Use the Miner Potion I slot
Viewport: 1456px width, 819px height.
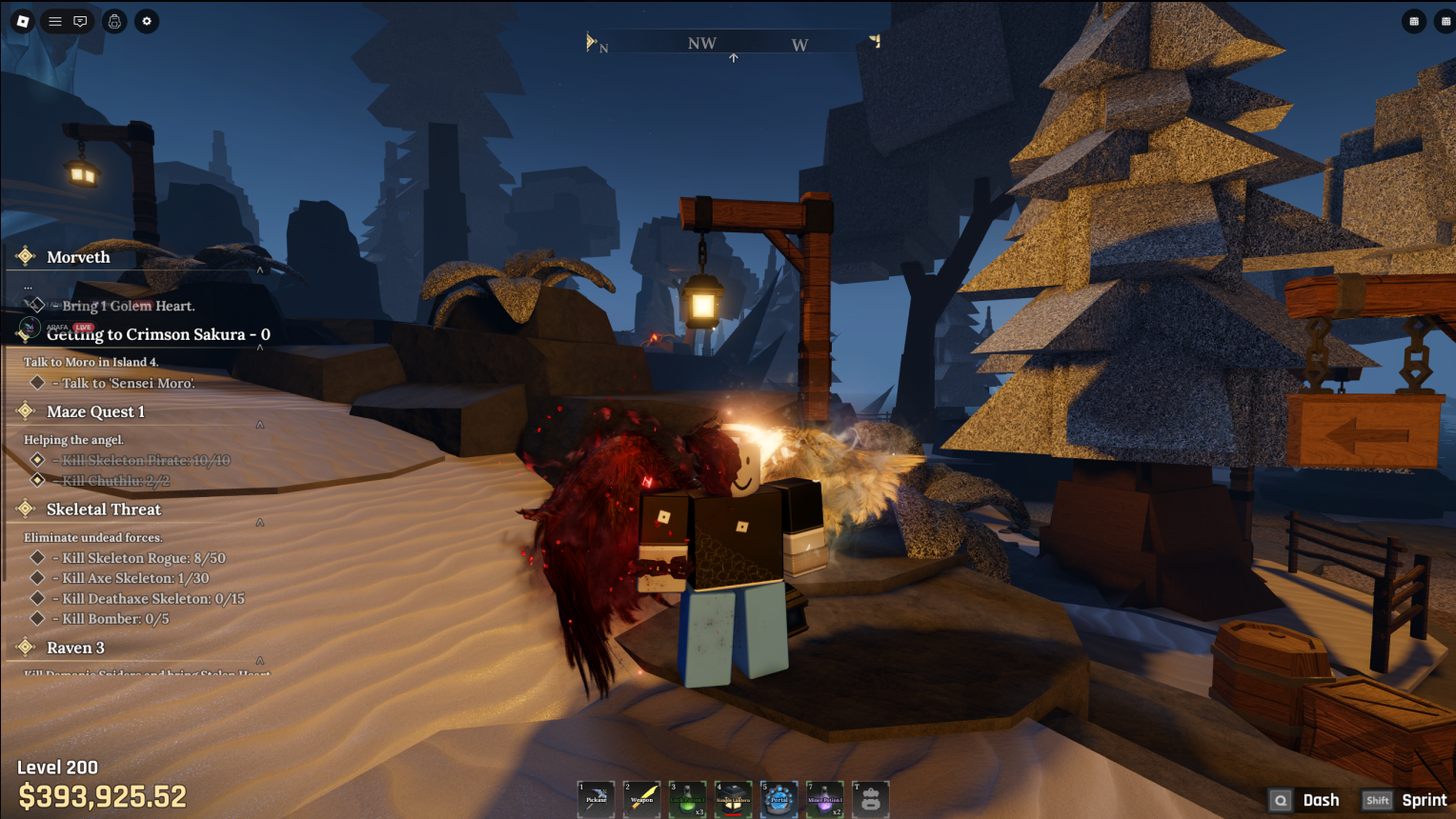coord(825,799)
